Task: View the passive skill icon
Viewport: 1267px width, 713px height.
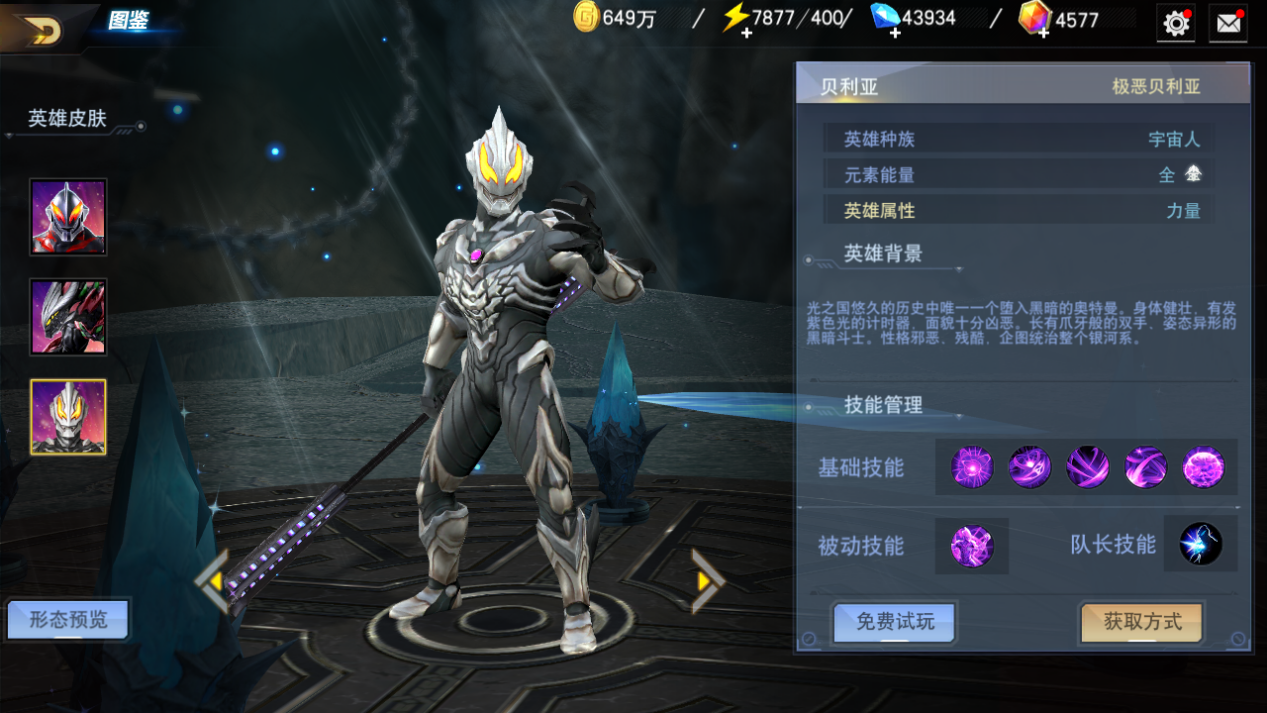Action: pyautogui.click(x=971, y=546)
